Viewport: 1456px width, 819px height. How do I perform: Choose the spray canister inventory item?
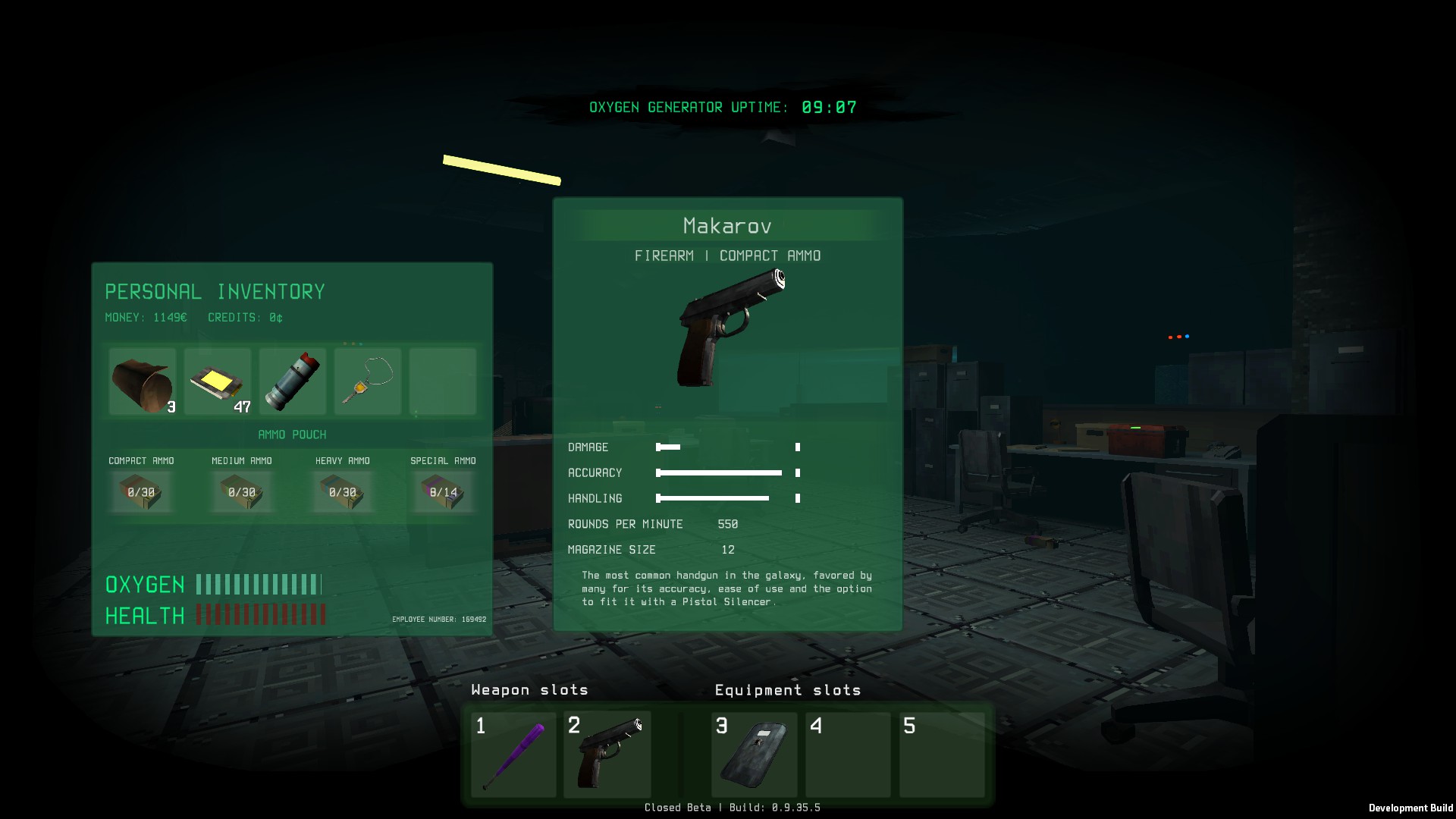(x=293, y=381)
